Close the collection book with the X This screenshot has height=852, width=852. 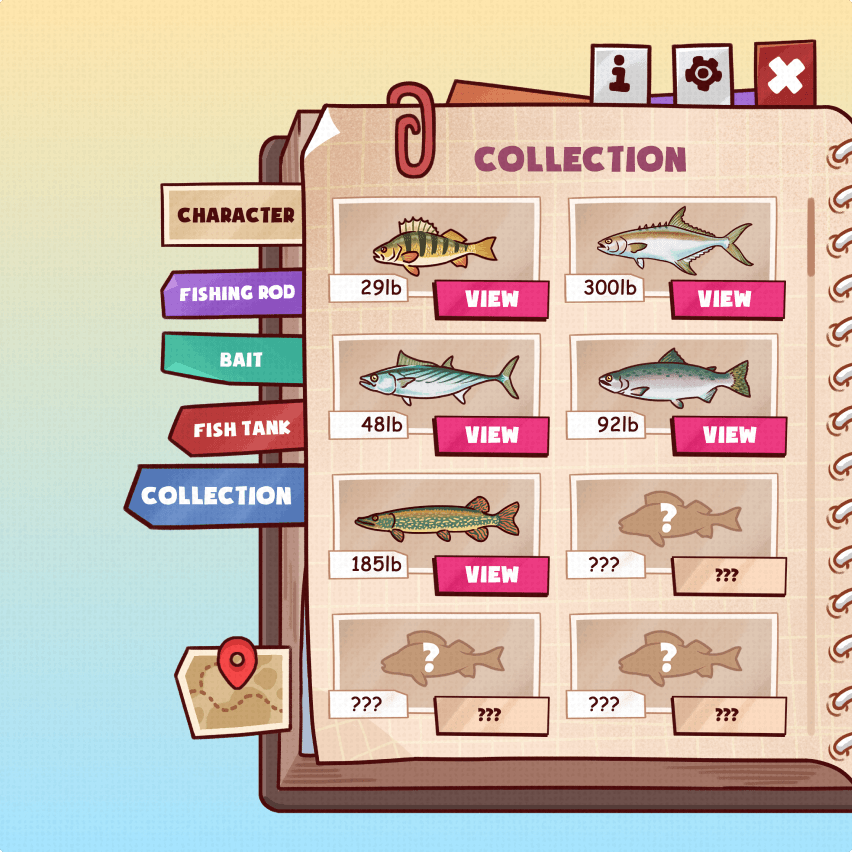click(x=785, y=75)
